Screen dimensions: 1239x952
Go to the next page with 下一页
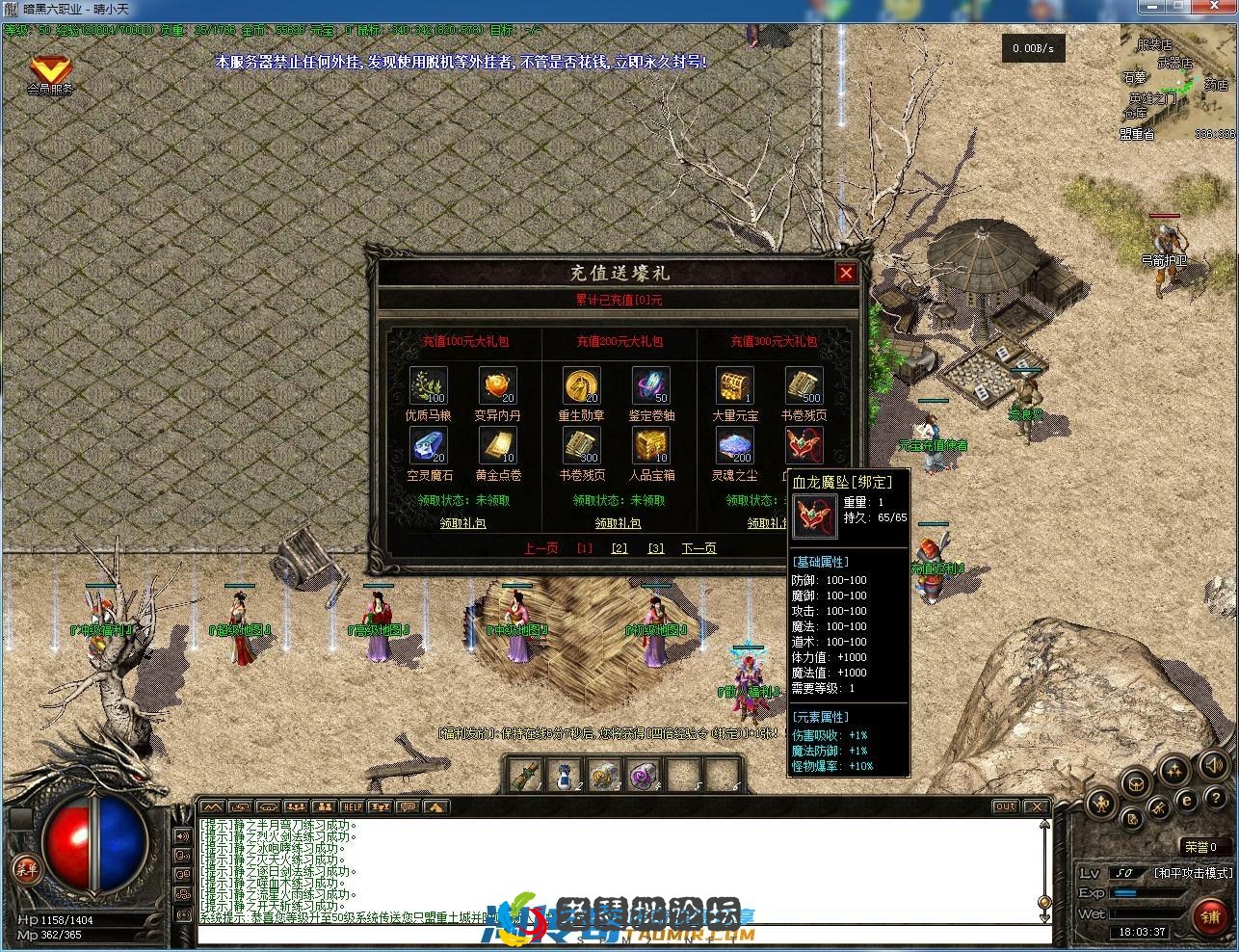[x=699, y=548]
